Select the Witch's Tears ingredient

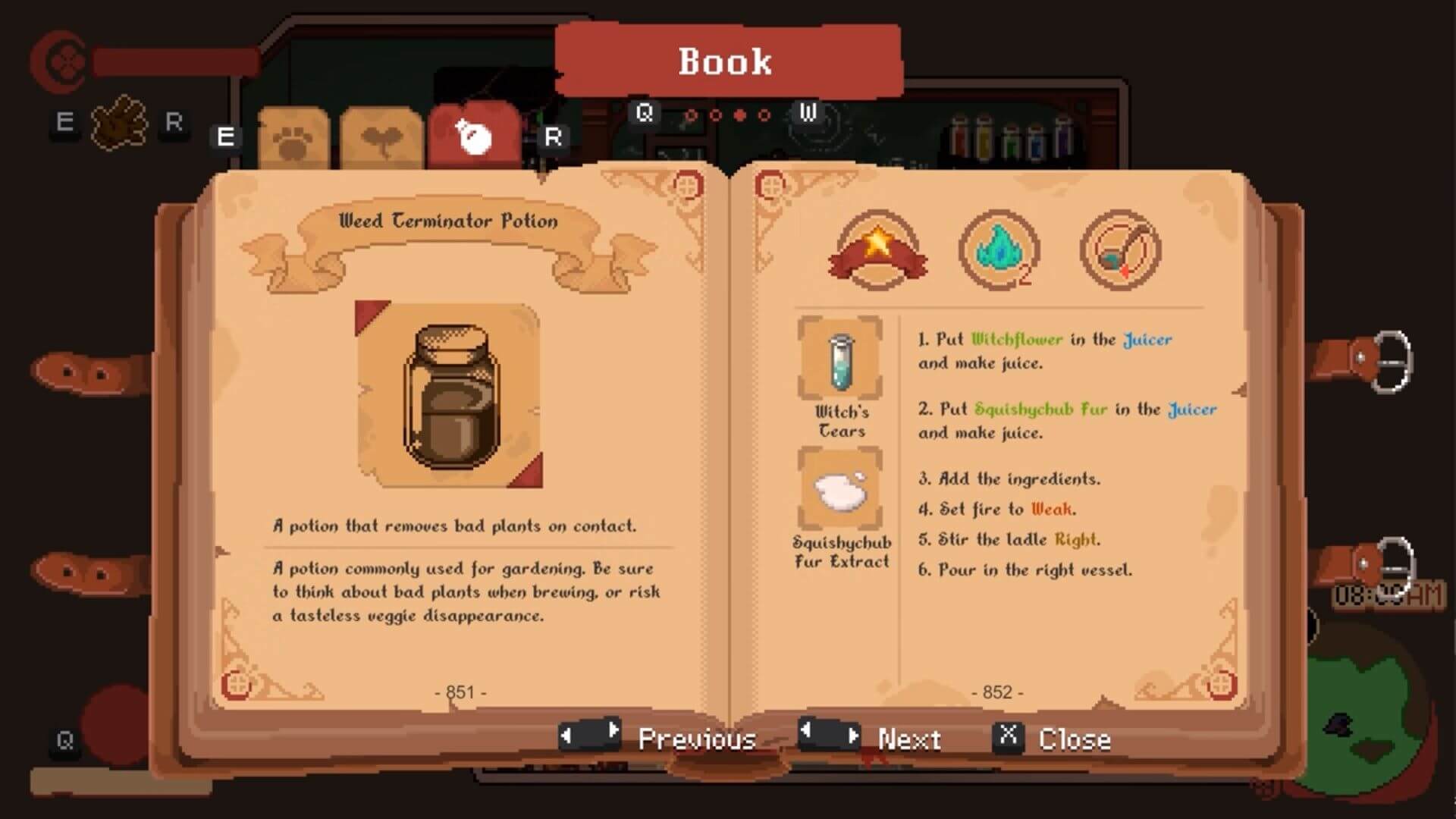click(x=840, y=358)
